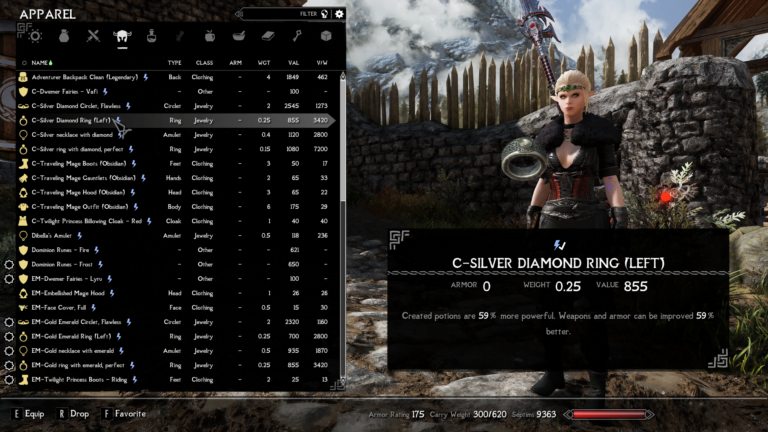
Task: Show the food apple category
Action: tap(209, 36)
